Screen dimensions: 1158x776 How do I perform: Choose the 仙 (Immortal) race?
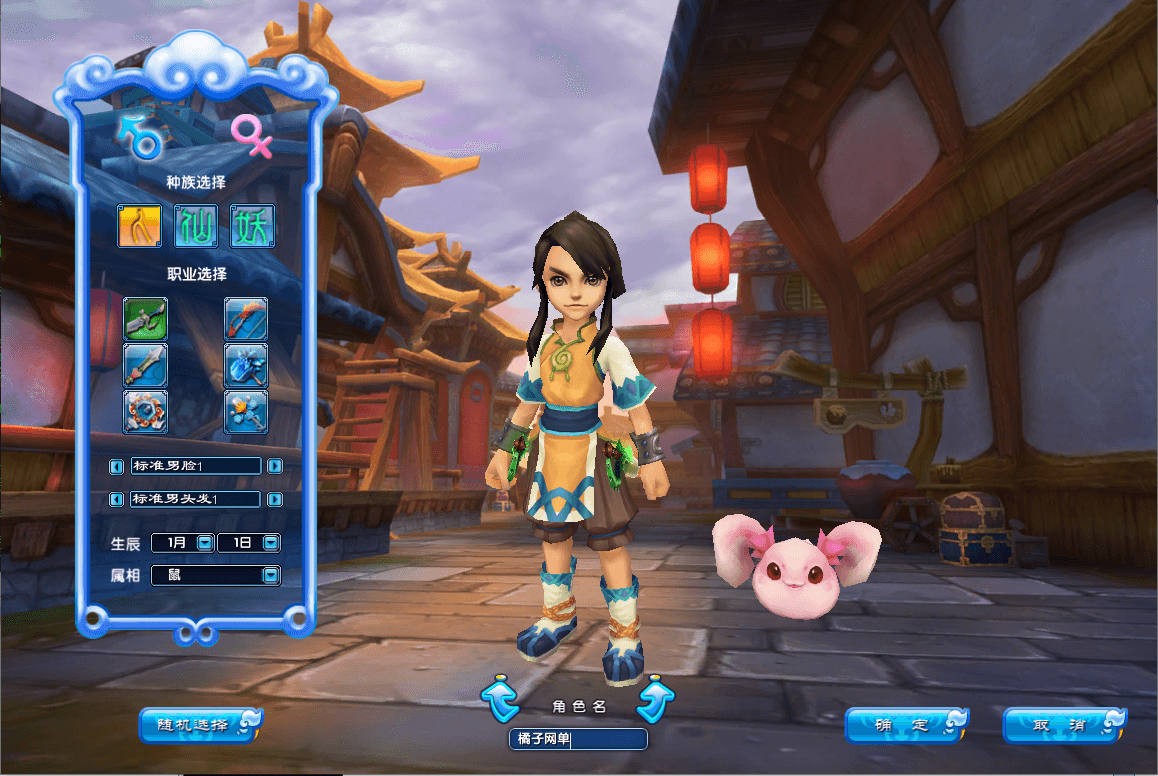196,226
